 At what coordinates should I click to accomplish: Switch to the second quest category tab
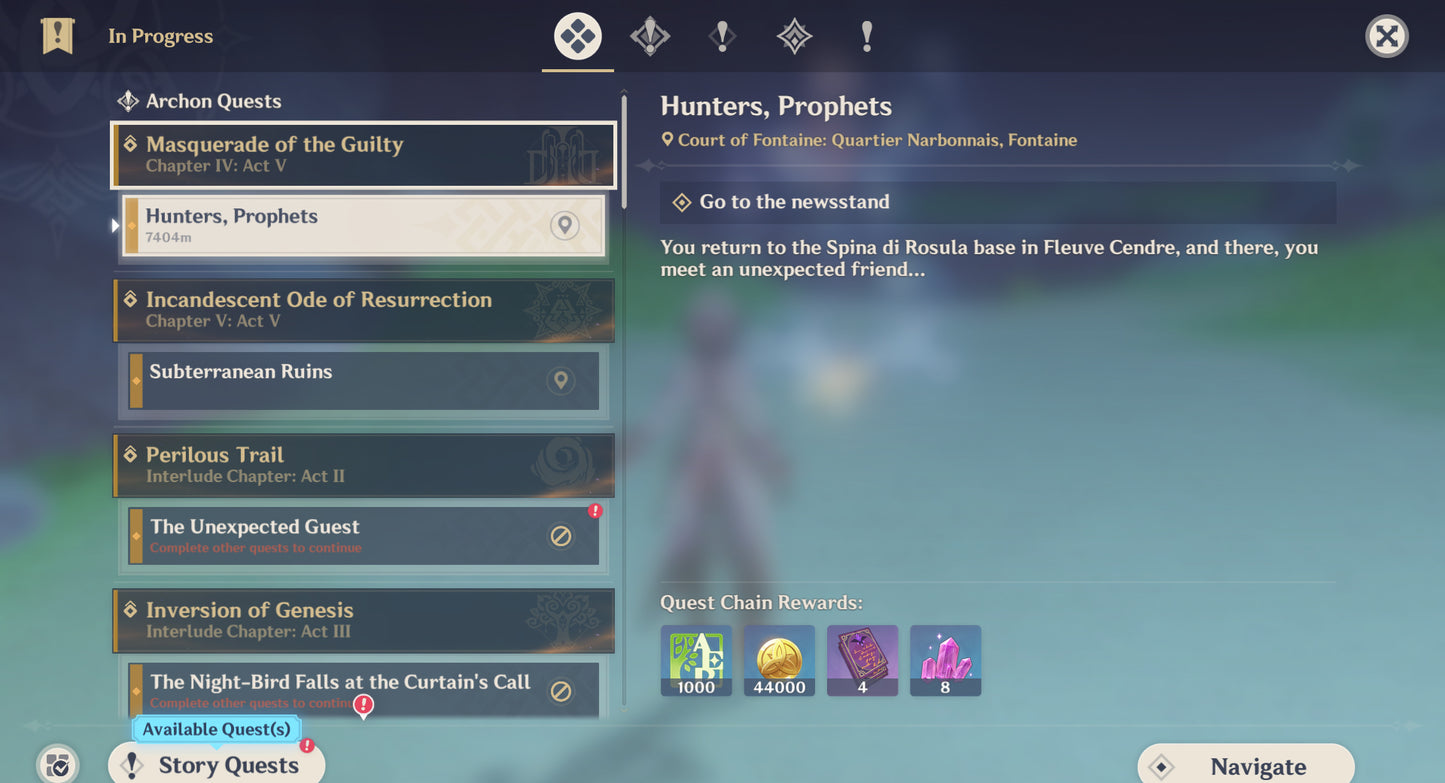[650, 37]
